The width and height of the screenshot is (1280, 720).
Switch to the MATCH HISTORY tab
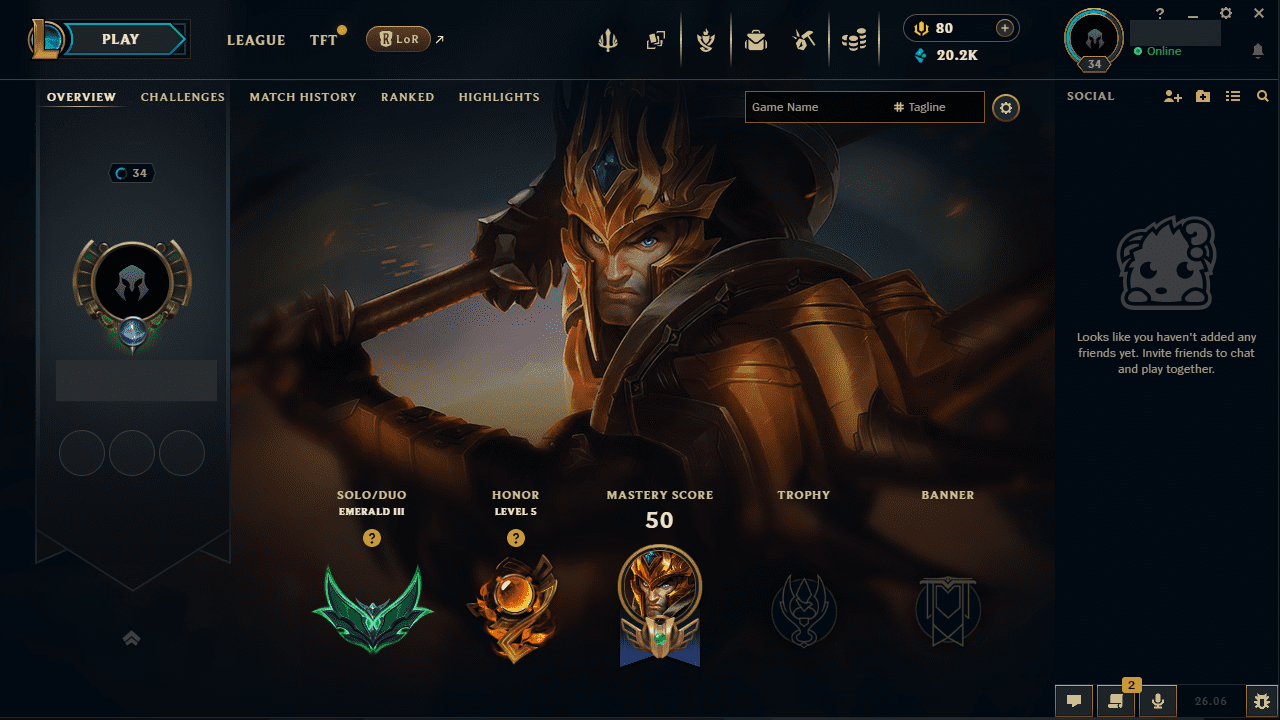coord(303,97)
